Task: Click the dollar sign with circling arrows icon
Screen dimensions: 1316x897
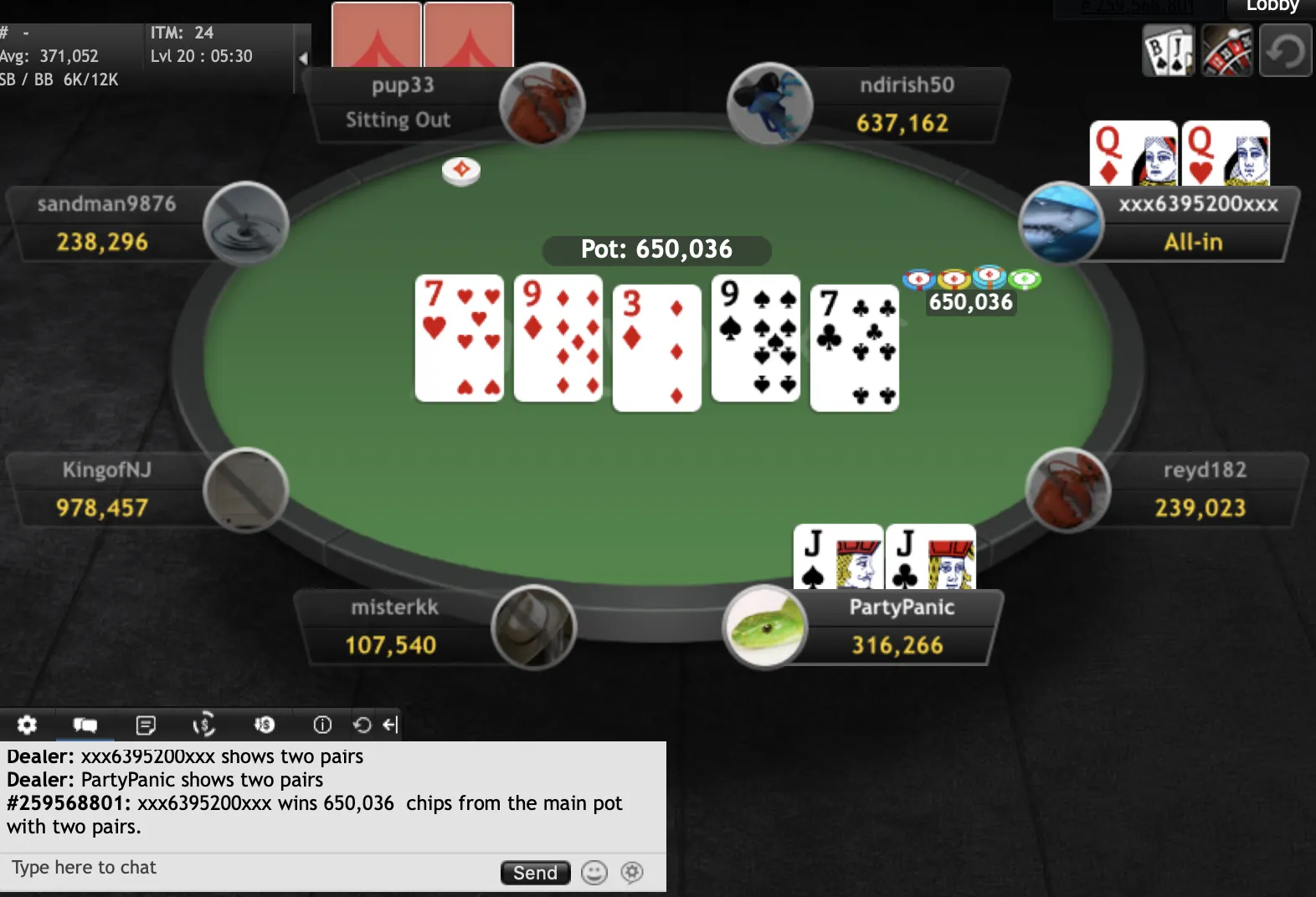Action: [204, 725]
